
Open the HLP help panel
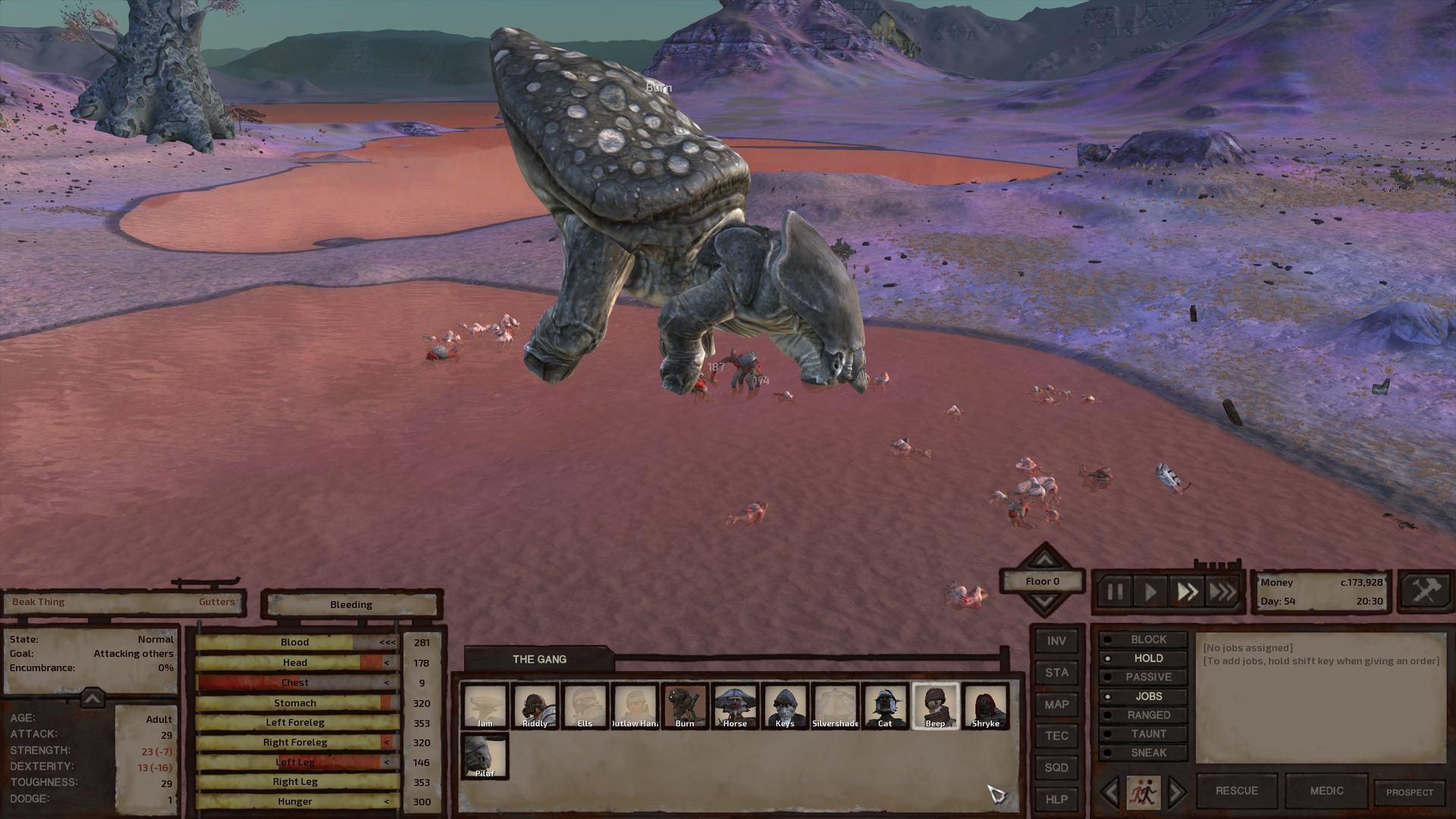point(1056,800)
